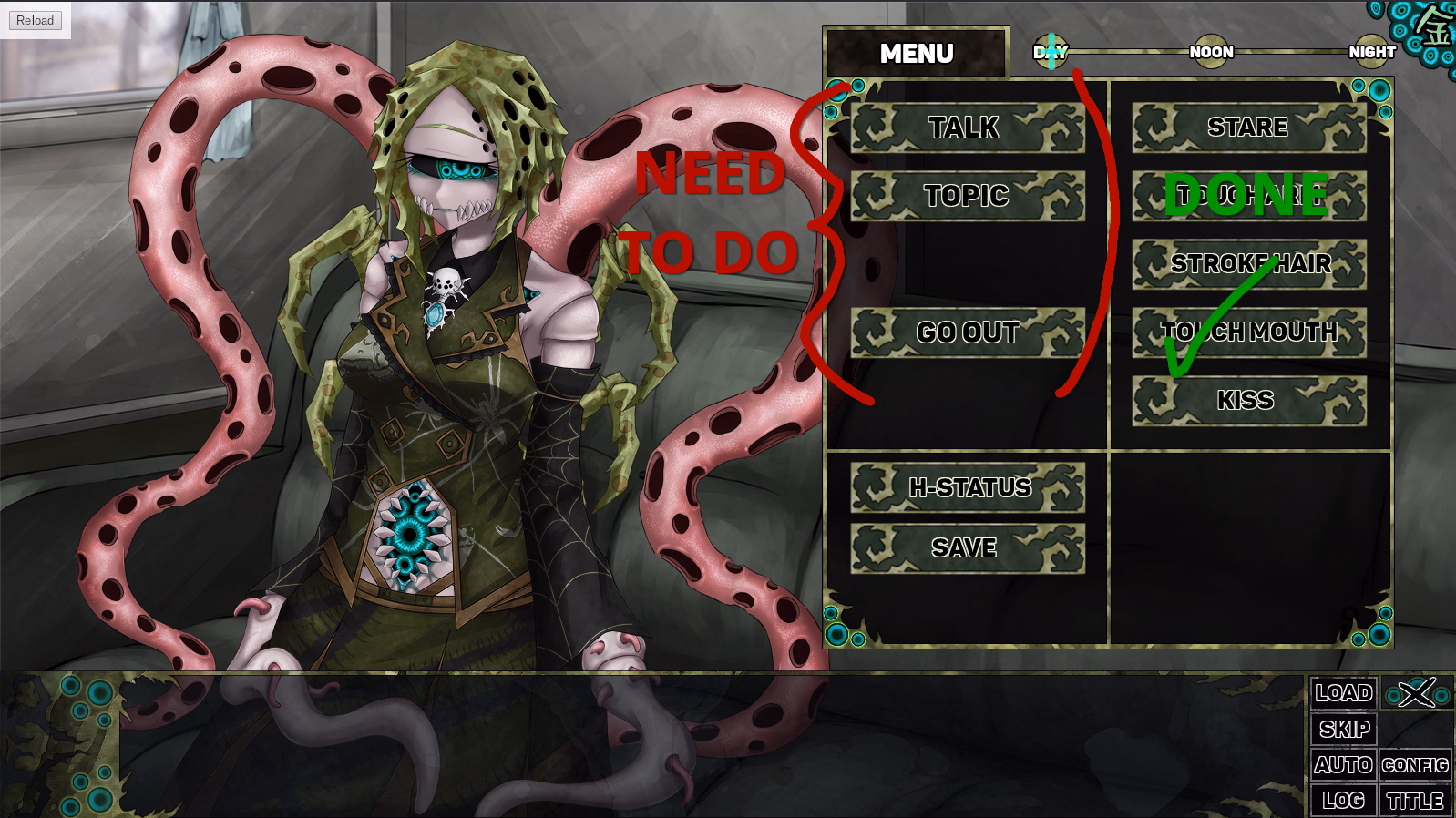Open the TOPIC menu entry
Viewport: 1456px width, 818px height.
click(x=967, y=196)
